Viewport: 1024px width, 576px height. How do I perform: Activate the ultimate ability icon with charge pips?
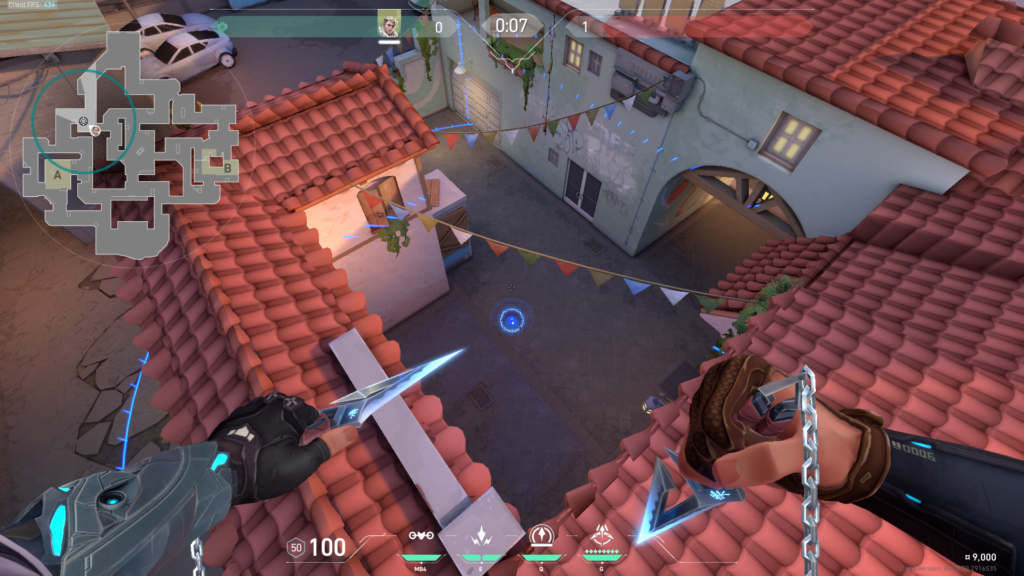click(602, 534)
